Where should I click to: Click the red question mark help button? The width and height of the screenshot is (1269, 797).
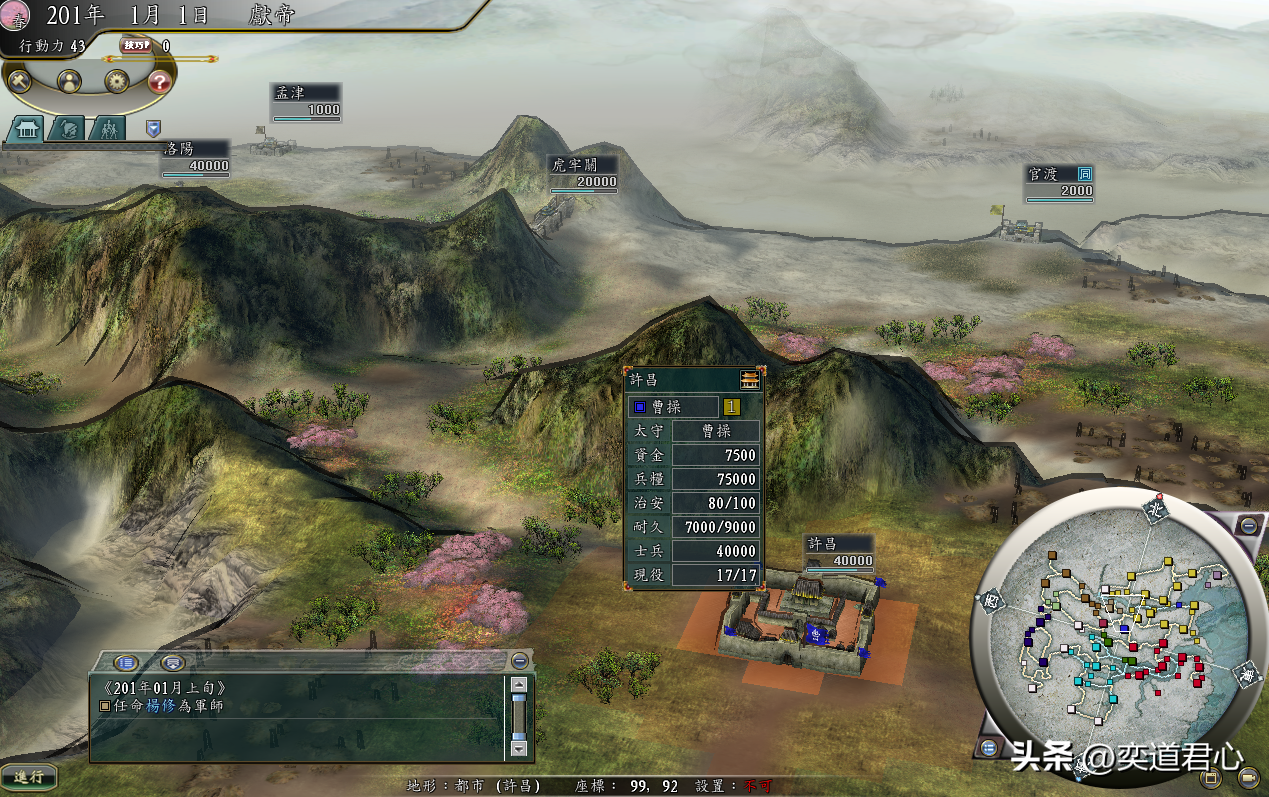point(160,82)
